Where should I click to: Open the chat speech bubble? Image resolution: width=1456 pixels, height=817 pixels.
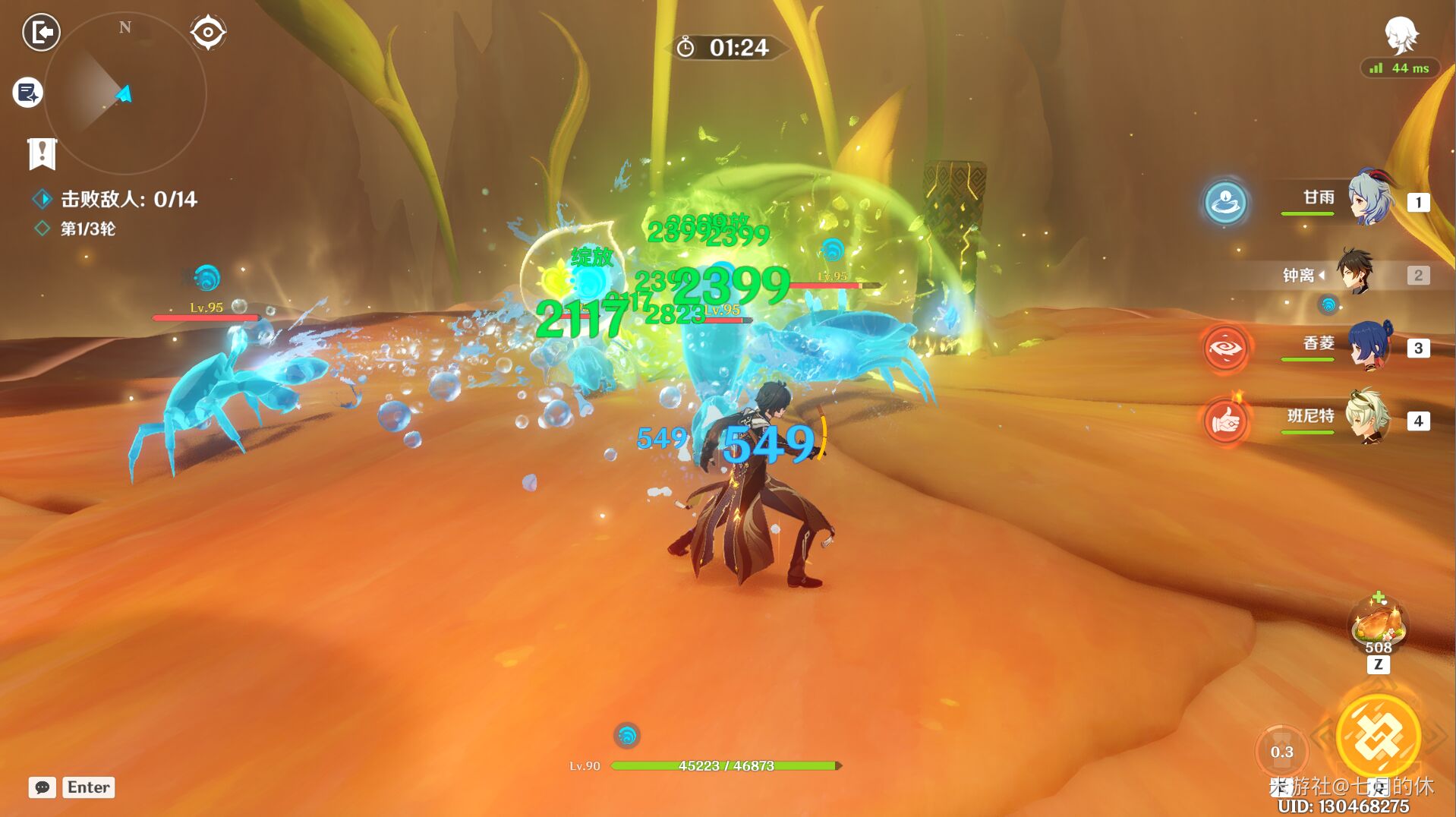click(43, 787)
